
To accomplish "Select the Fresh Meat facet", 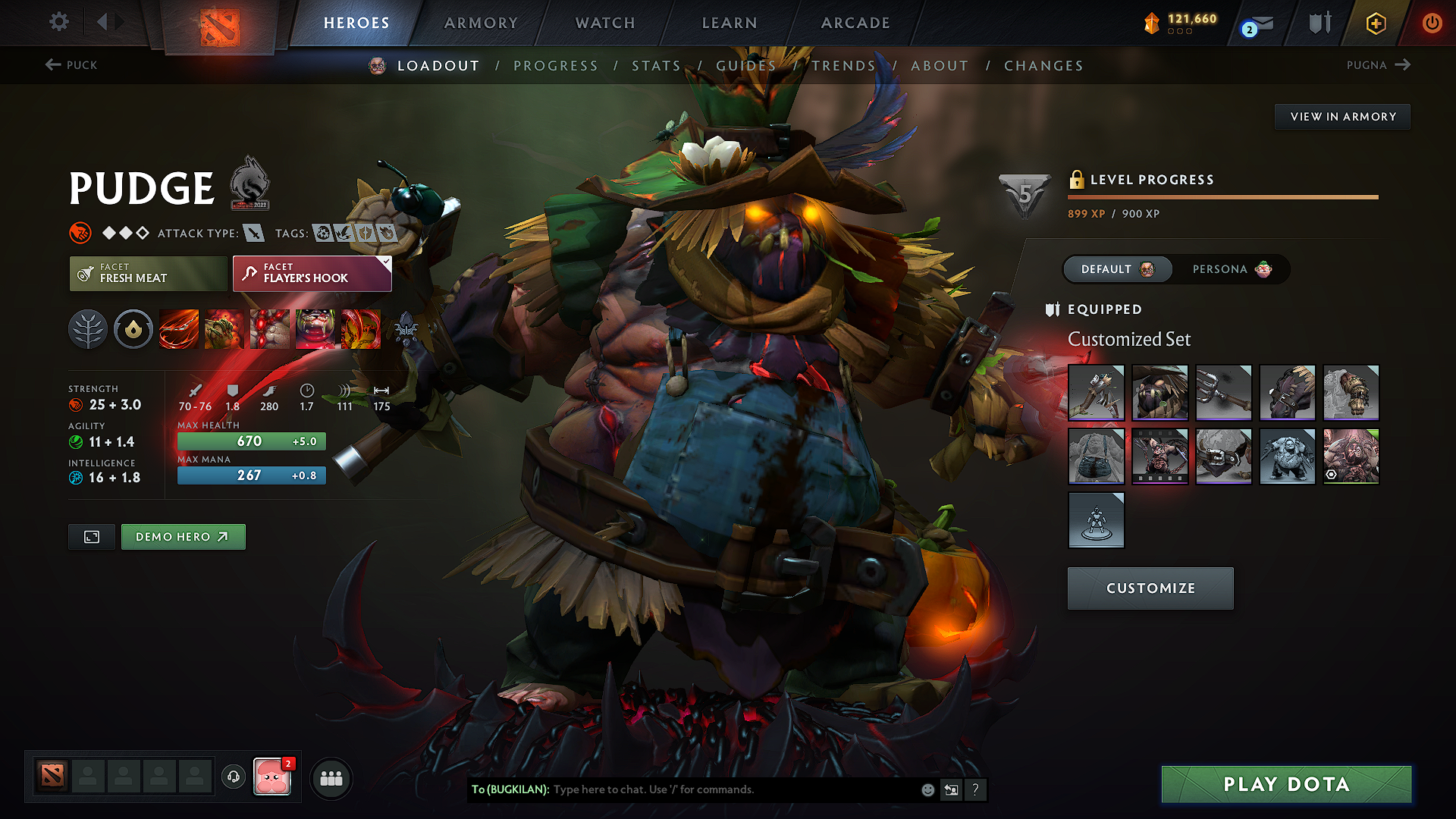I will coord(148,273).
